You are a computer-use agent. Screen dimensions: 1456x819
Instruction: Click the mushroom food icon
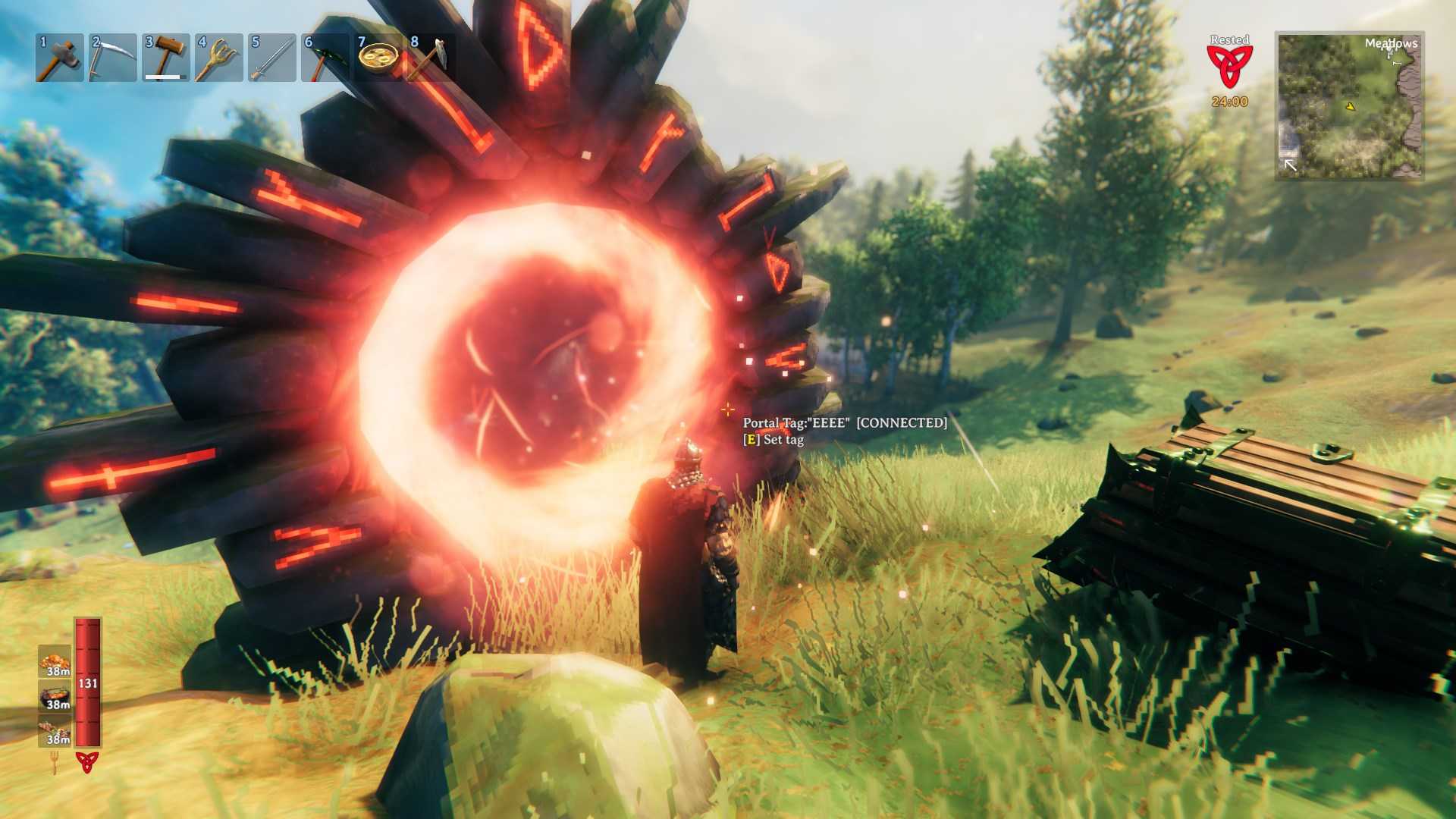coord(54,662)
